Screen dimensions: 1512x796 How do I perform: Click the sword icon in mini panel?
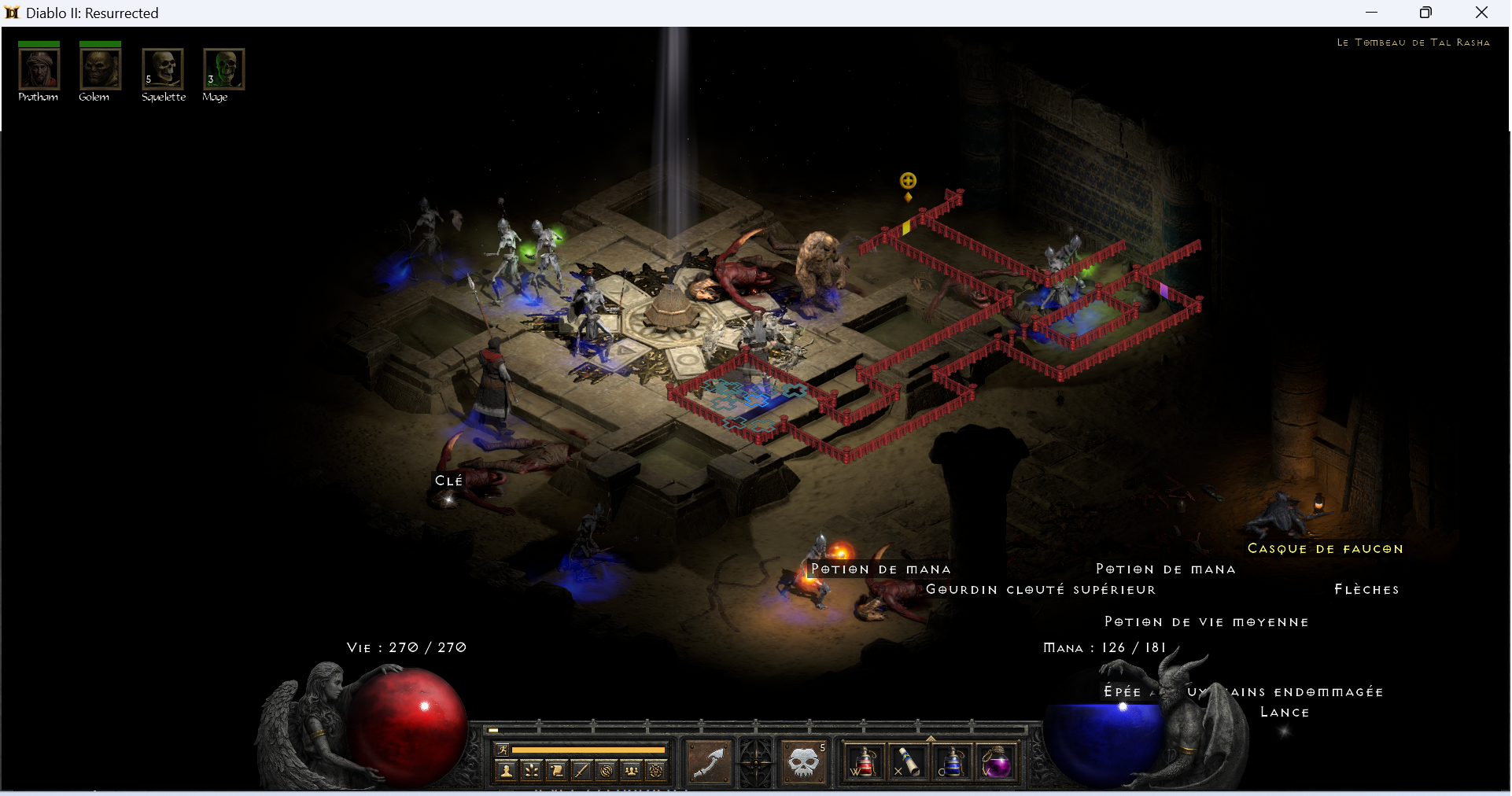[x=581, y=771]
